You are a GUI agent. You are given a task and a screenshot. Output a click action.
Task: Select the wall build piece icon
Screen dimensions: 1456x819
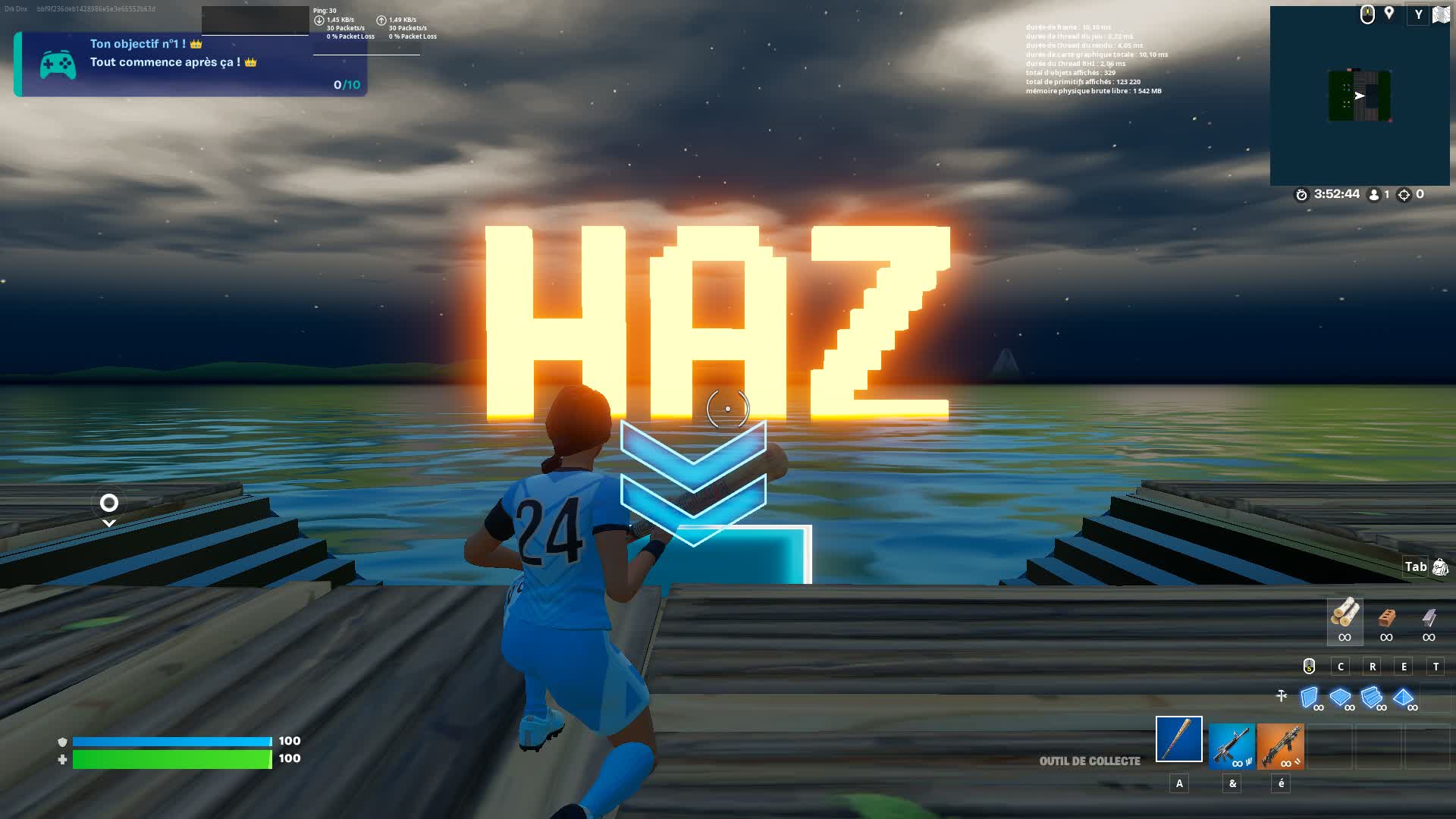(x=1309, y=696)
